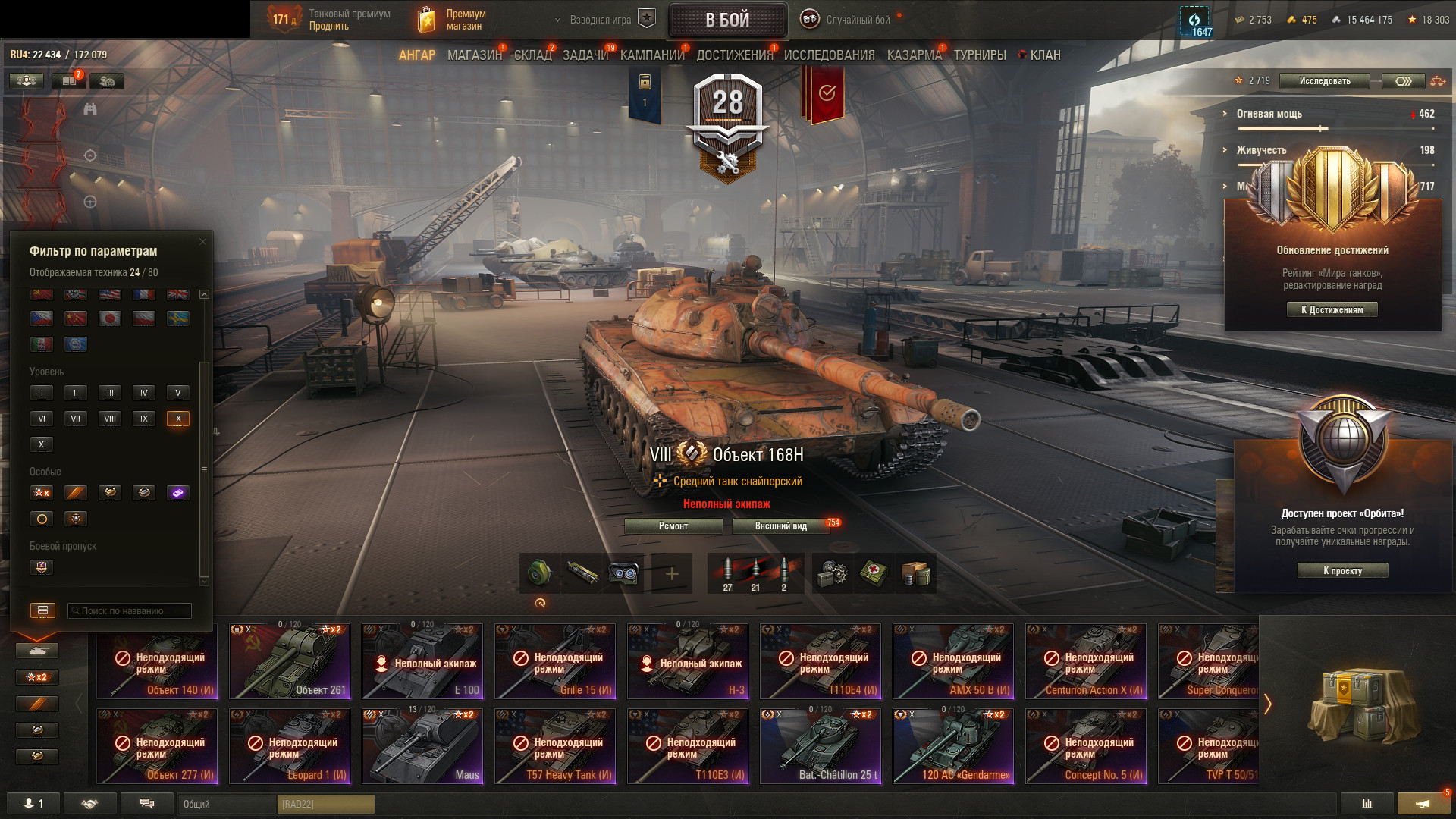This screenshot has width=1456, height=819.
Task: Toggle the tier X filter
Action: pos(178,419)
